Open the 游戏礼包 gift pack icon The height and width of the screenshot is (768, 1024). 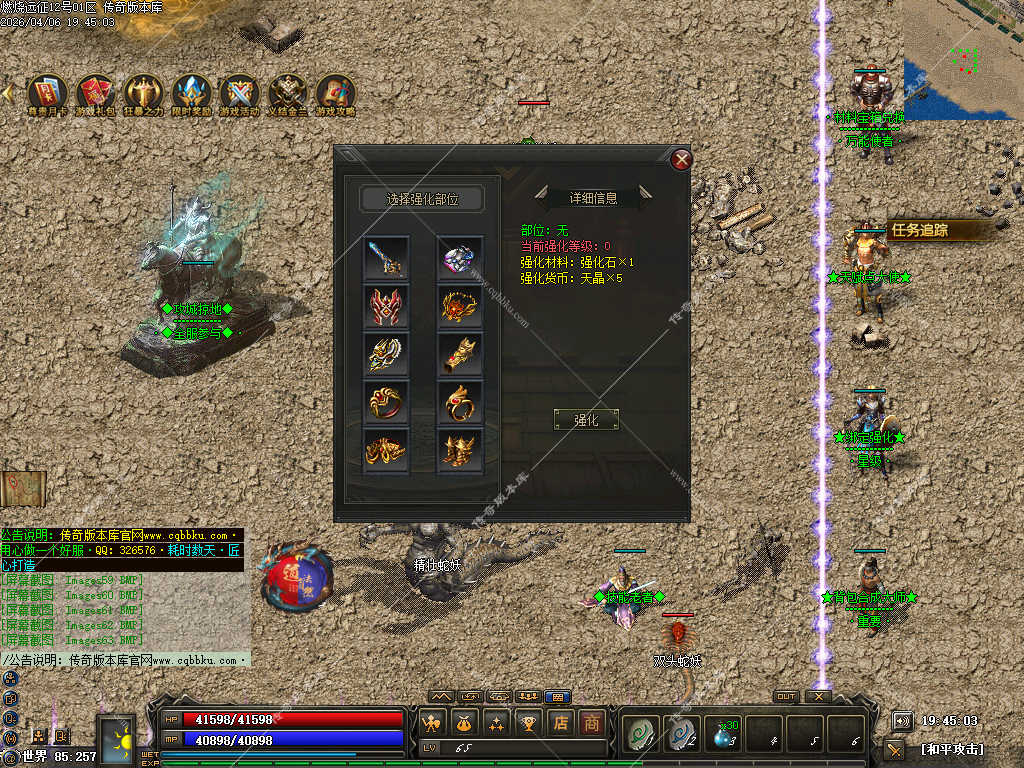tap(95, 93)
